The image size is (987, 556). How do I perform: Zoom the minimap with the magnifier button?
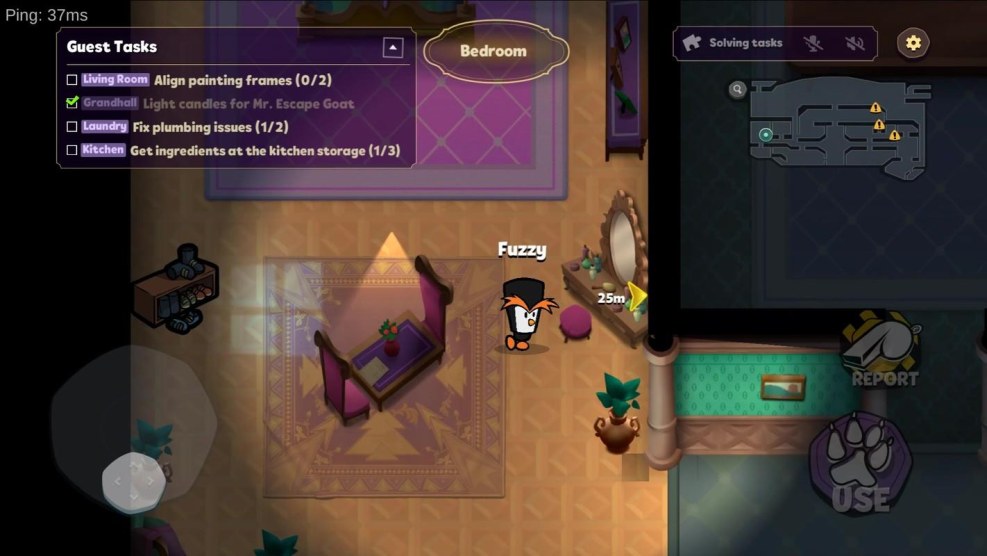coord(738,90)
